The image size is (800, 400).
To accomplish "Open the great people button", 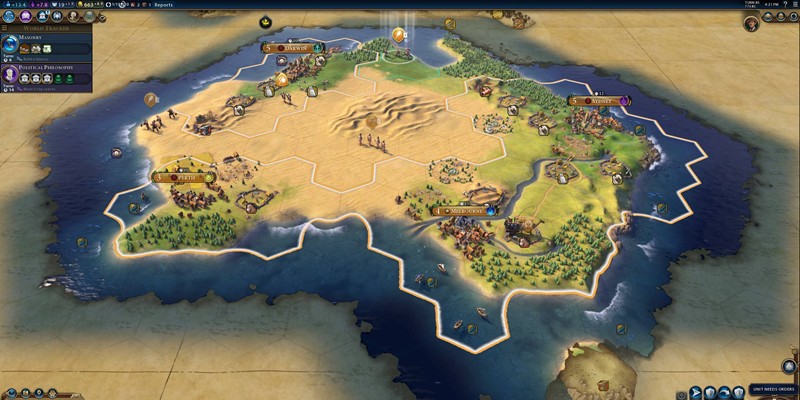I will (73, 15).
